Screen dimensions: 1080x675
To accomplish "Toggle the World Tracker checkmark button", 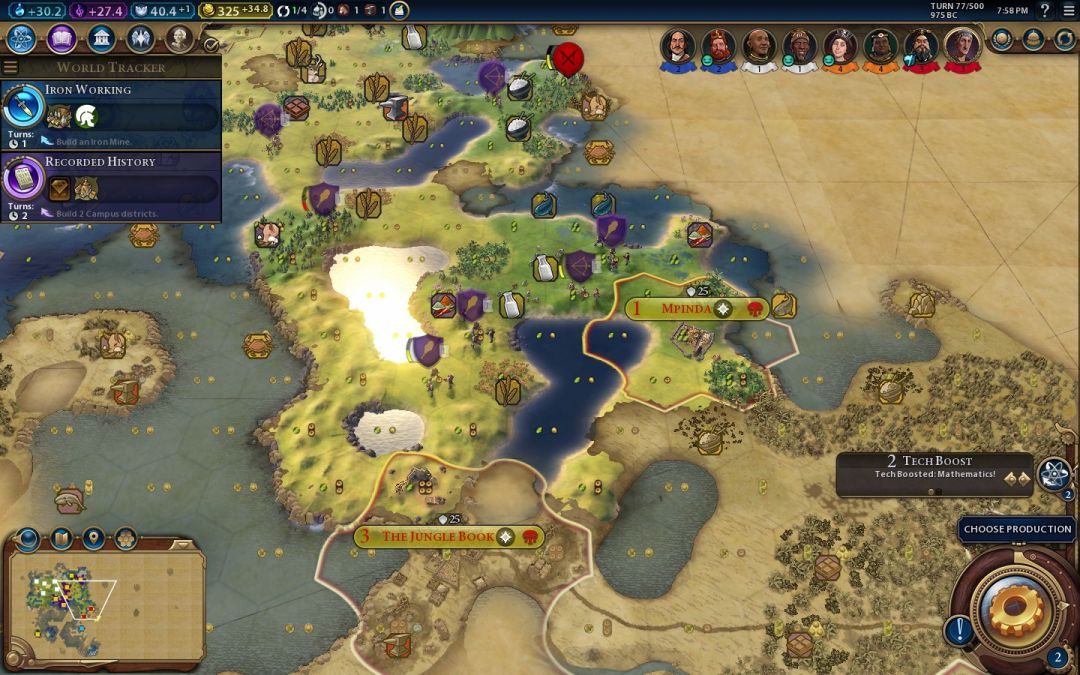I will 211,45.
